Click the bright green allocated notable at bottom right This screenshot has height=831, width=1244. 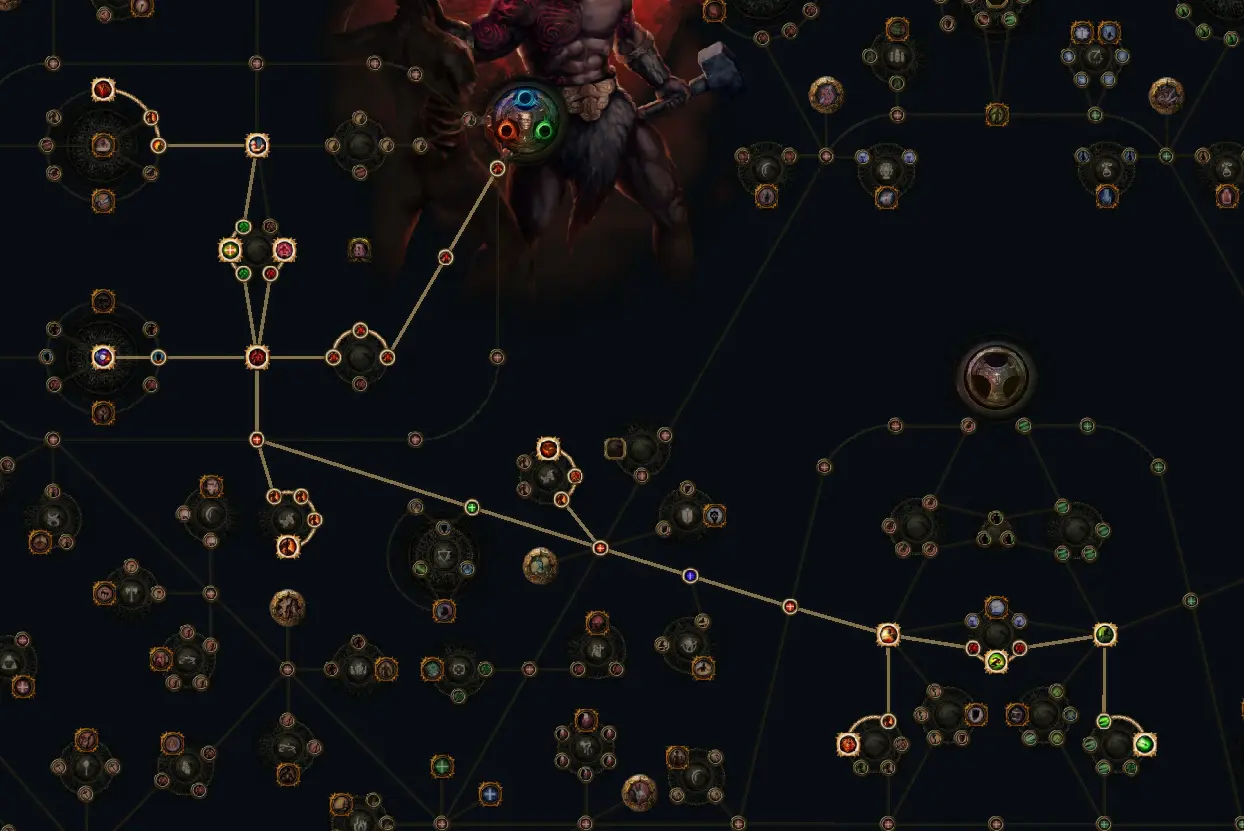point(1144,744)
